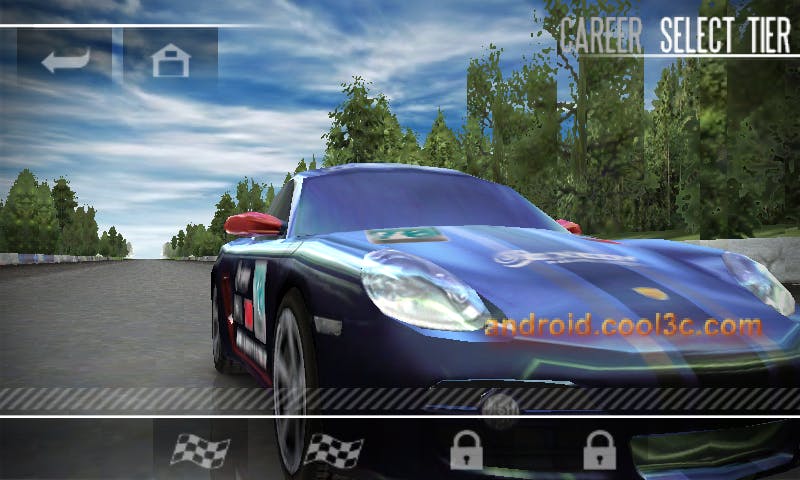Go back using the arrow button

65,59
